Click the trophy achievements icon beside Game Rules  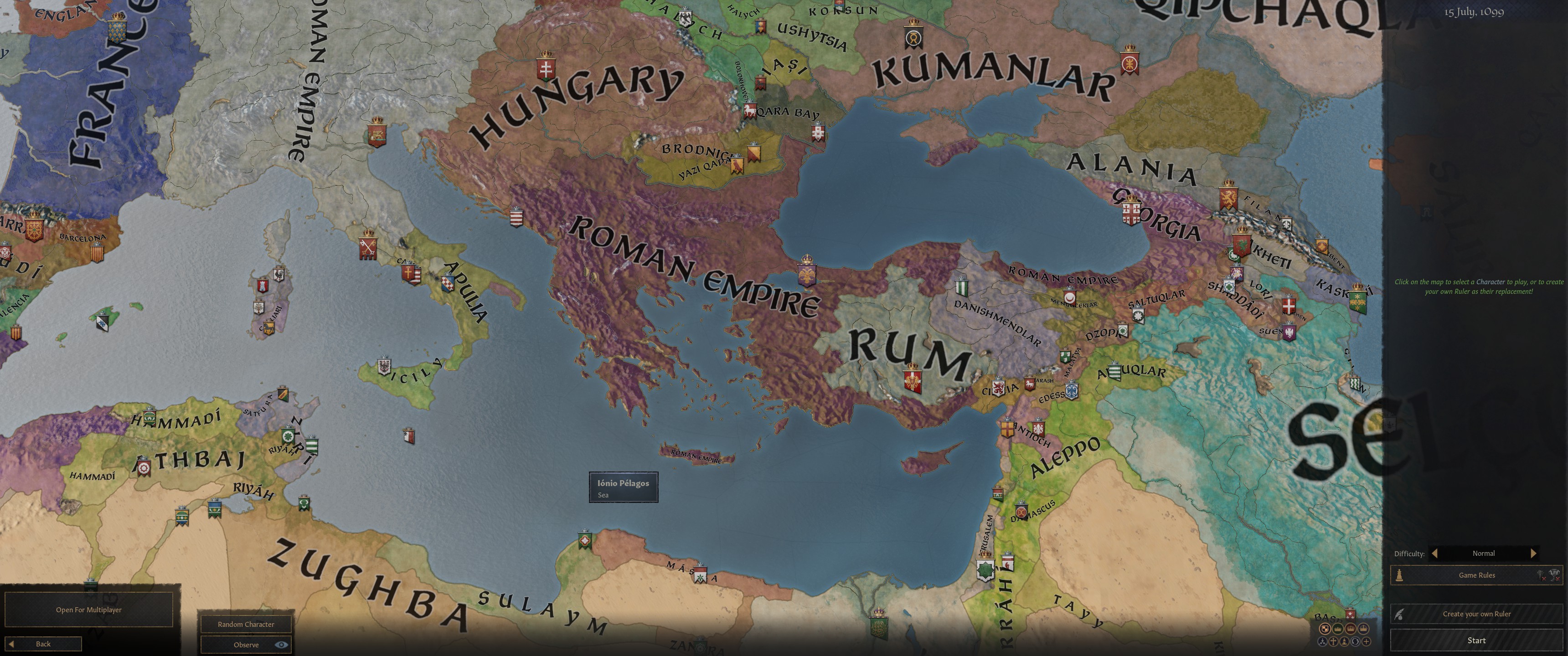tap(1554, 576)
